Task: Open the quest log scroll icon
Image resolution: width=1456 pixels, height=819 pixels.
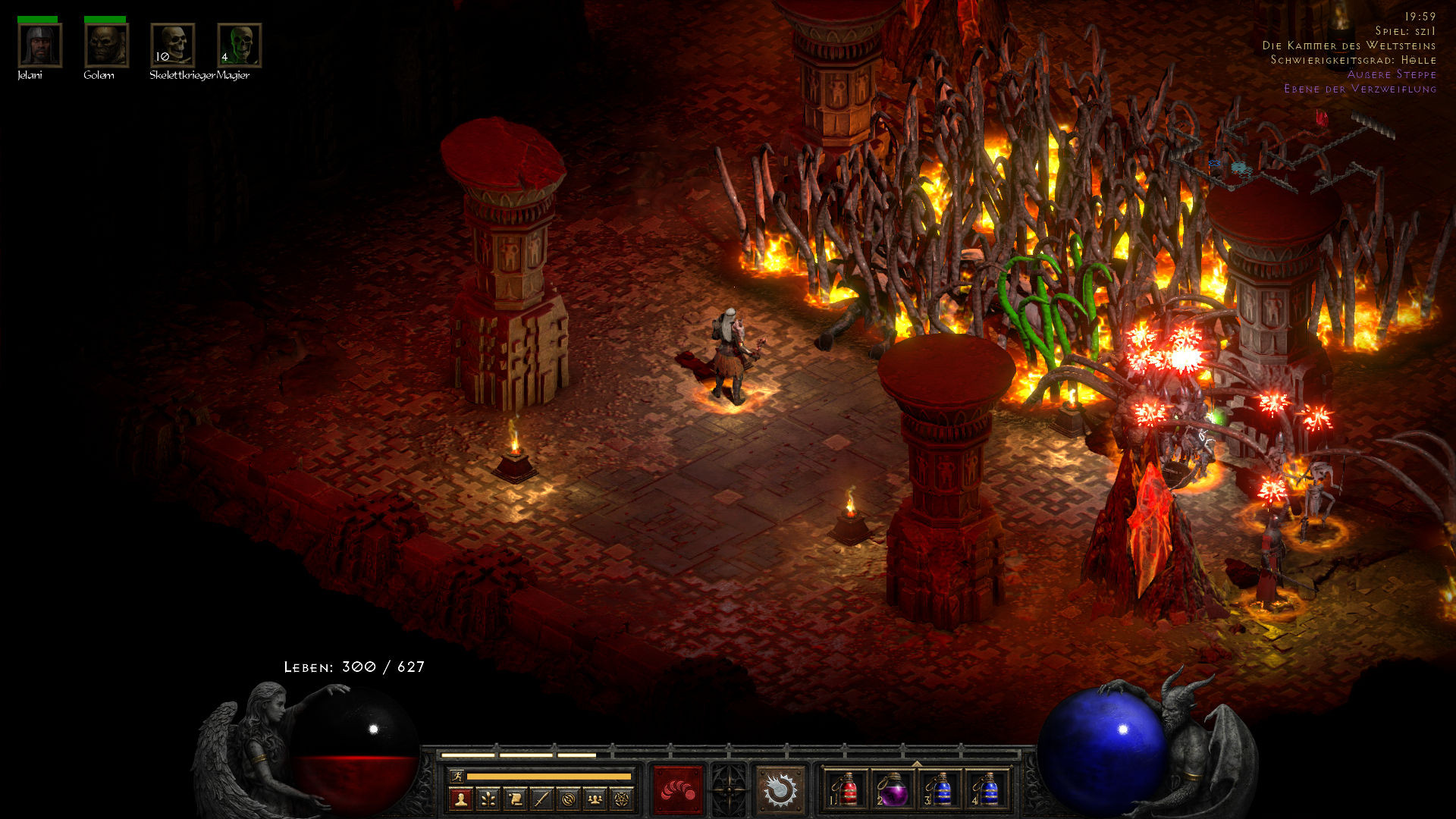Action: [515, 799]
